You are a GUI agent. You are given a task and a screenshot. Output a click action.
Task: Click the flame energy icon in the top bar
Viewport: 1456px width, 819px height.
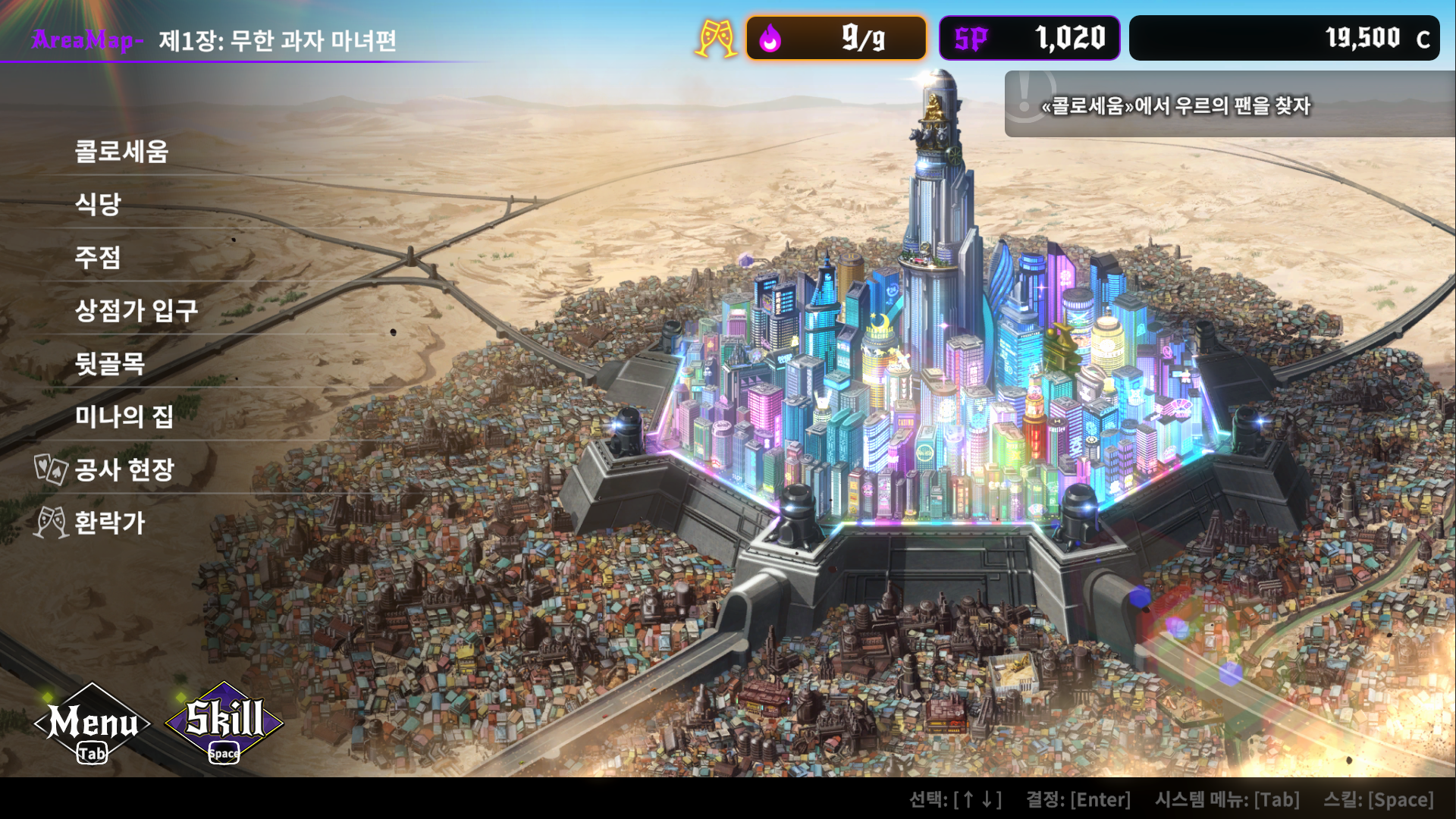(770, 38)
